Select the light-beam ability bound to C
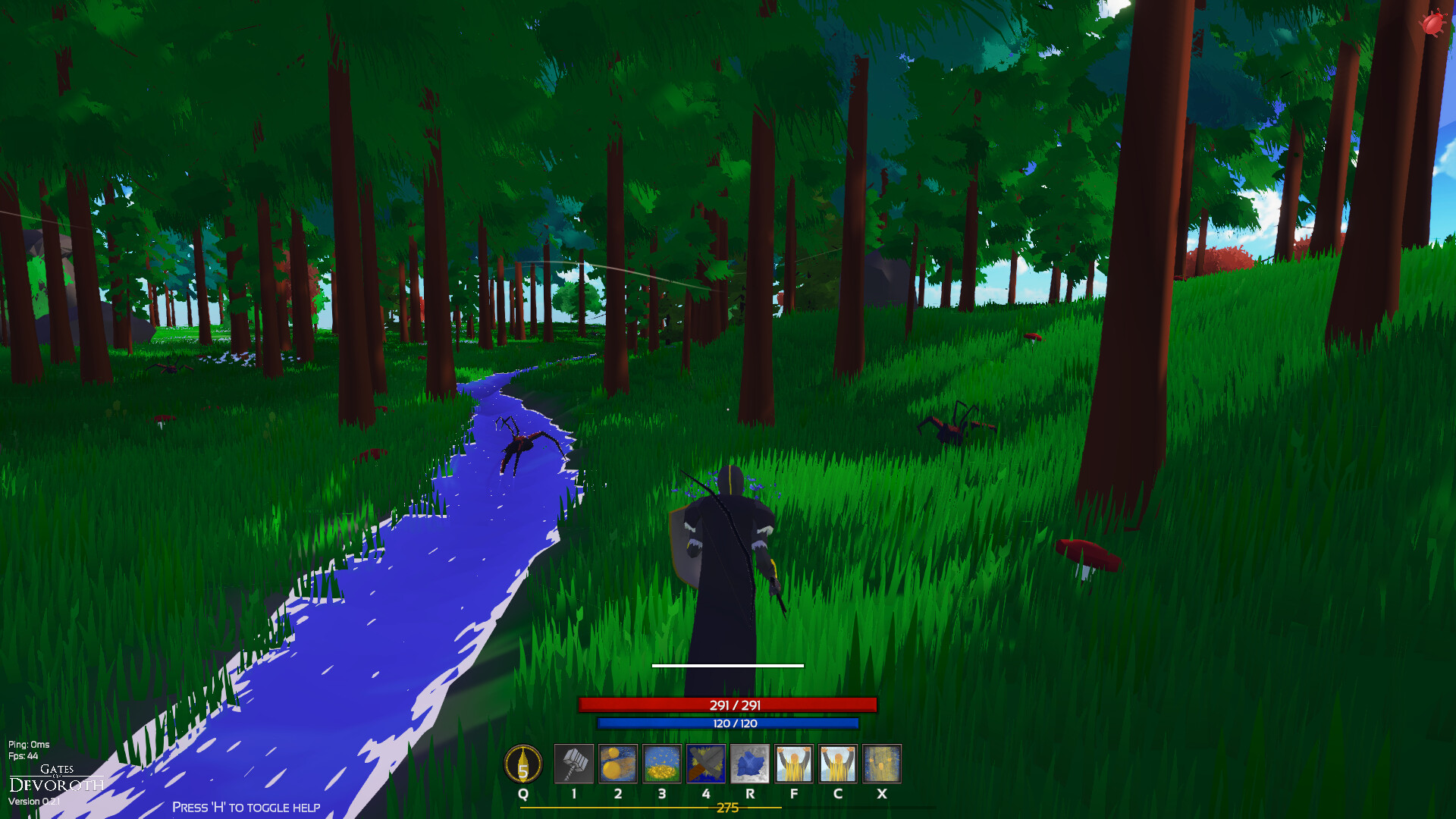The image size is (1456, 819). [x=838, y=764]
